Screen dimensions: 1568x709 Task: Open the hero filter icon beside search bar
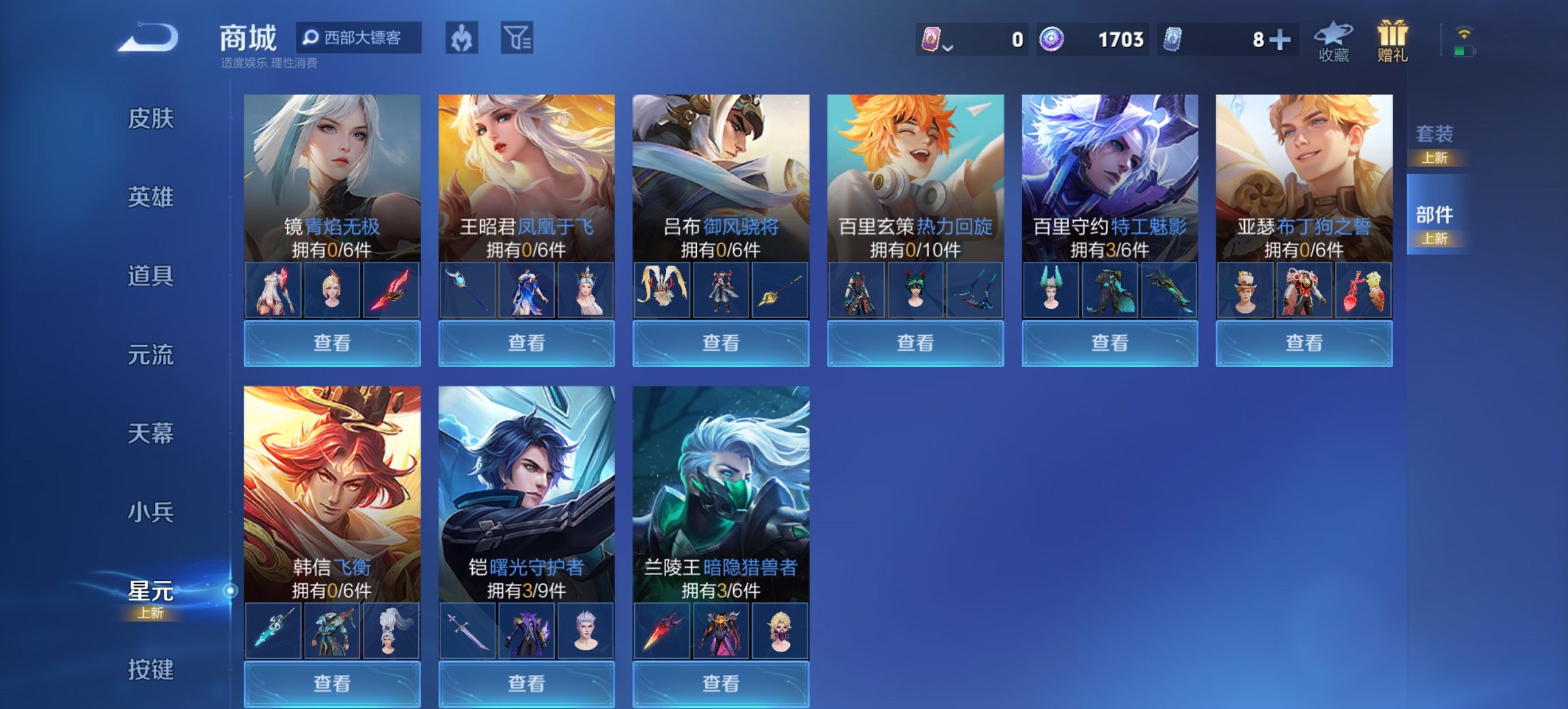461,39
